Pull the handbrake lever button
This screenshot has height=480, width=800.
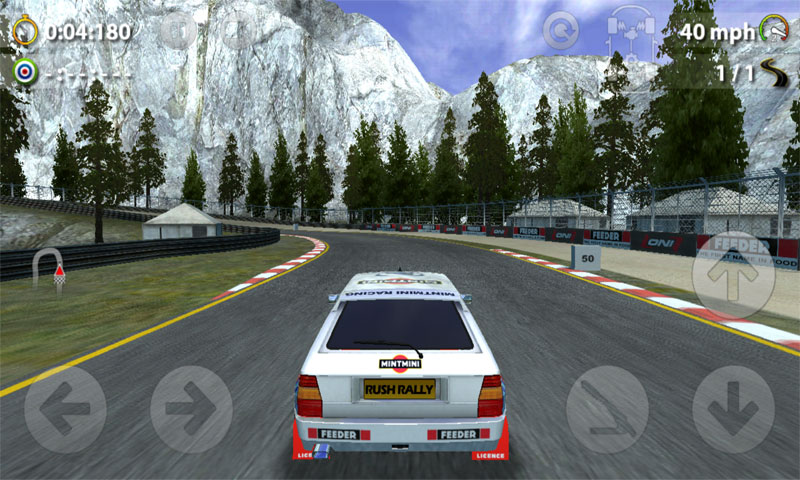click(607, 408)
